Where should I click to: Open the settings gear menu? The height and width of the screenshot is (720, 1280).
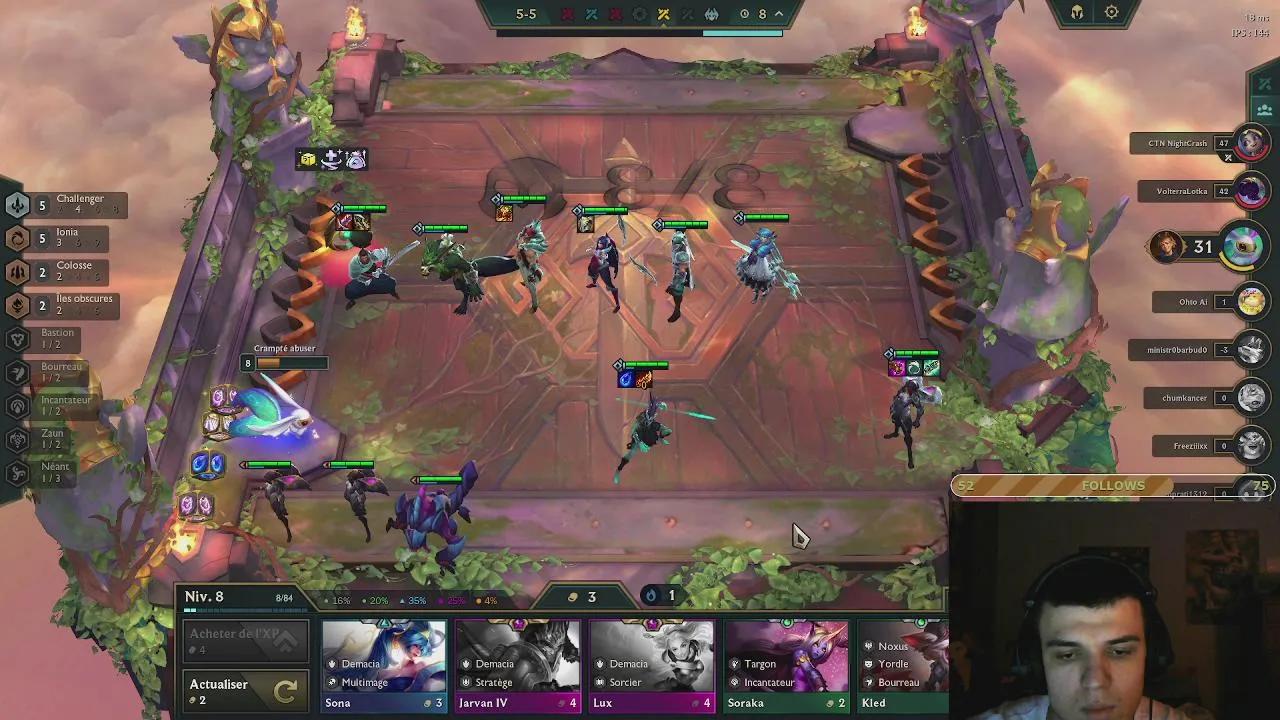tap(1112, 13)
